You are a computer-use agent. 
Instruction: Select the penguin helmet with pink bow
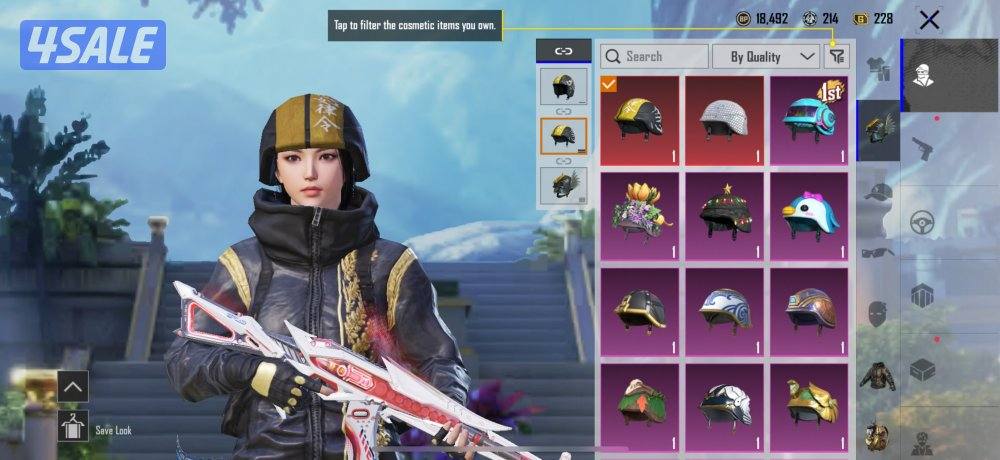808,215
